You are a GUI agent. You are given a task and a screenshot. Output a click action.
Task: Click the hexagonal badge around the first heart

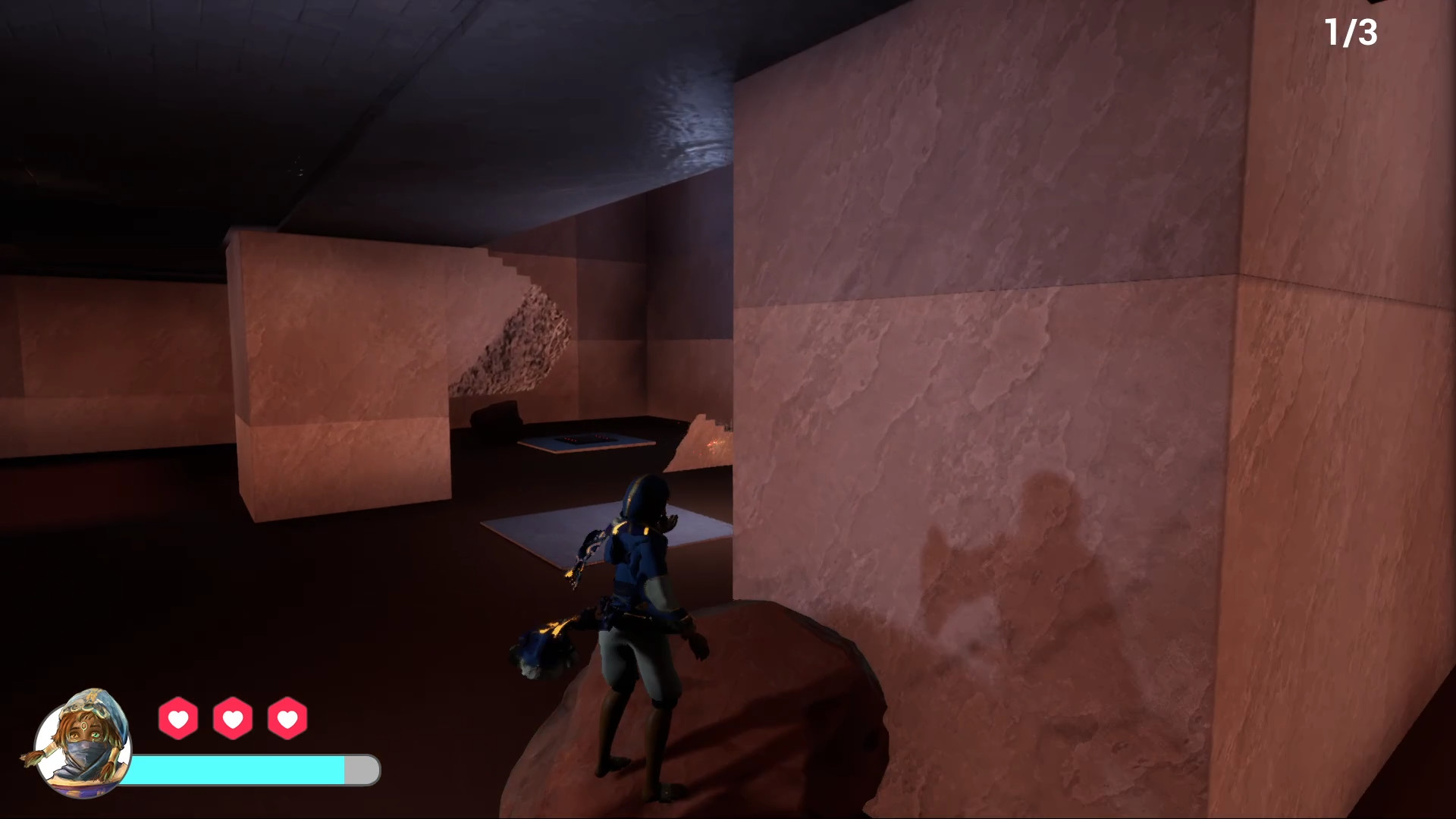click(x=179, y=719)
